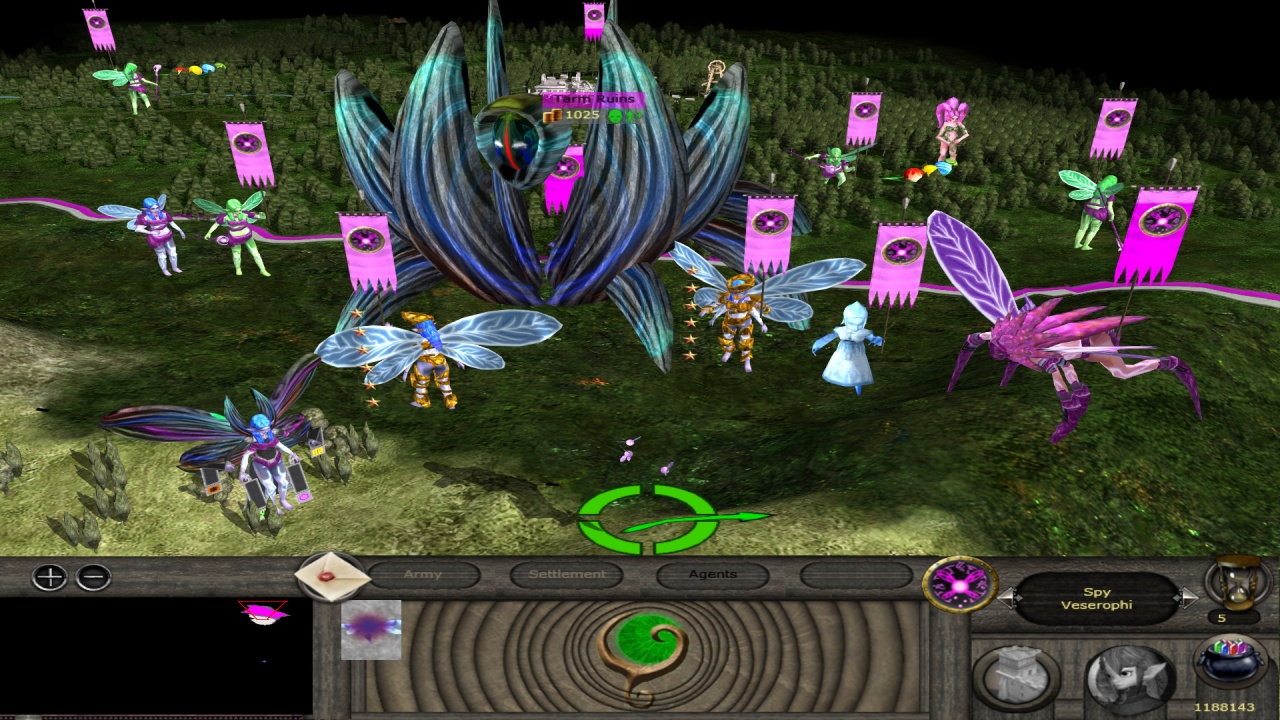Open the pink faction emblem overview
The height and width of the screenshot is (720, 1280).
tap(960, 584)
